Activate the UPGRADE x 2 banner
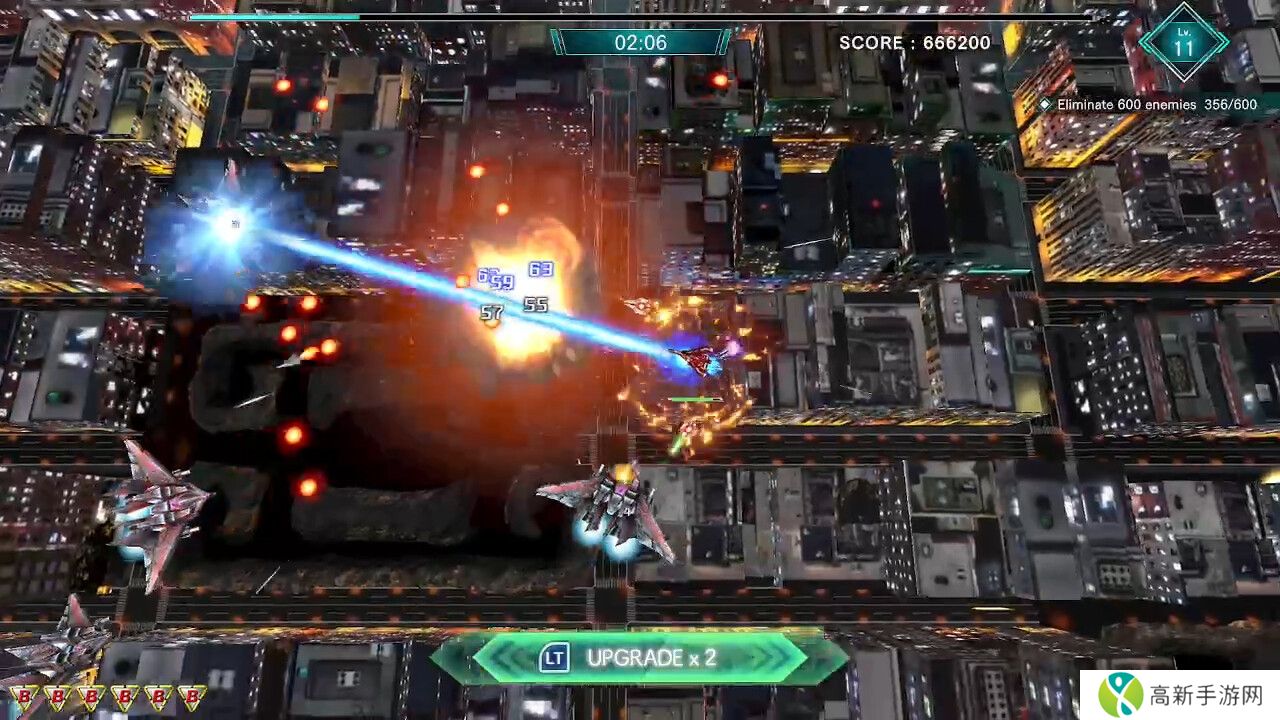Image resolution: width=1280 pixels, height=720 pixels. (640, 658)
